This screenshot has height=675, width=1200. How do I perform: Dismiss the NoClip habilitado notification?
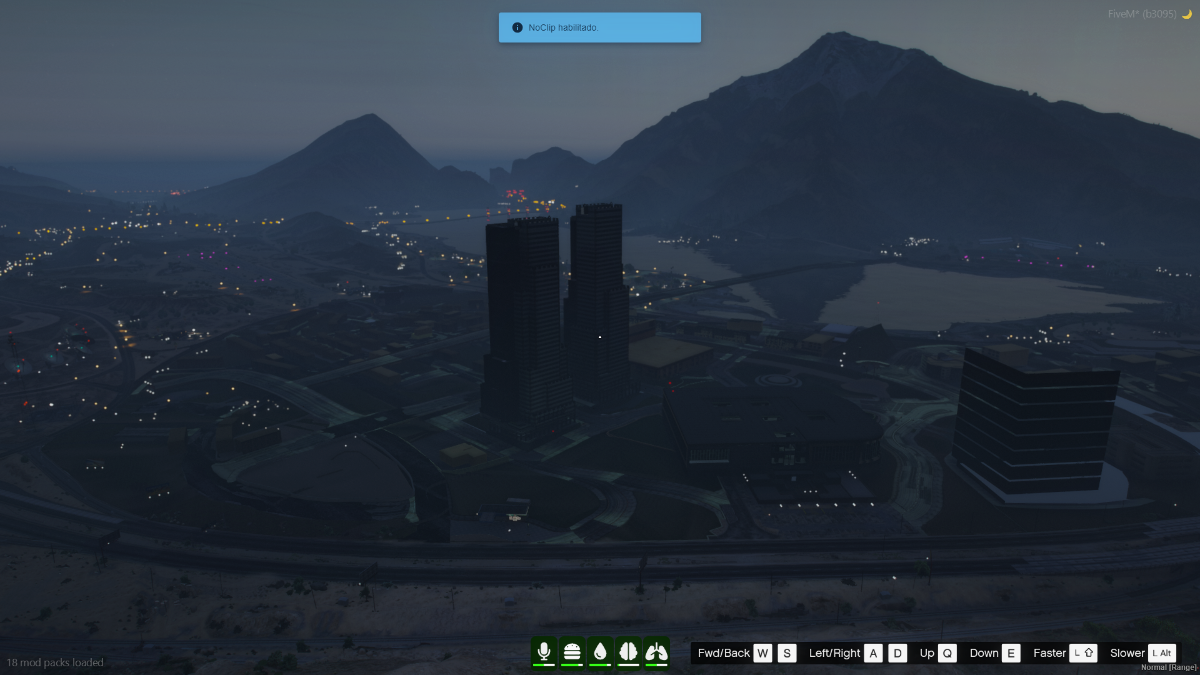[x=600, y=28]
